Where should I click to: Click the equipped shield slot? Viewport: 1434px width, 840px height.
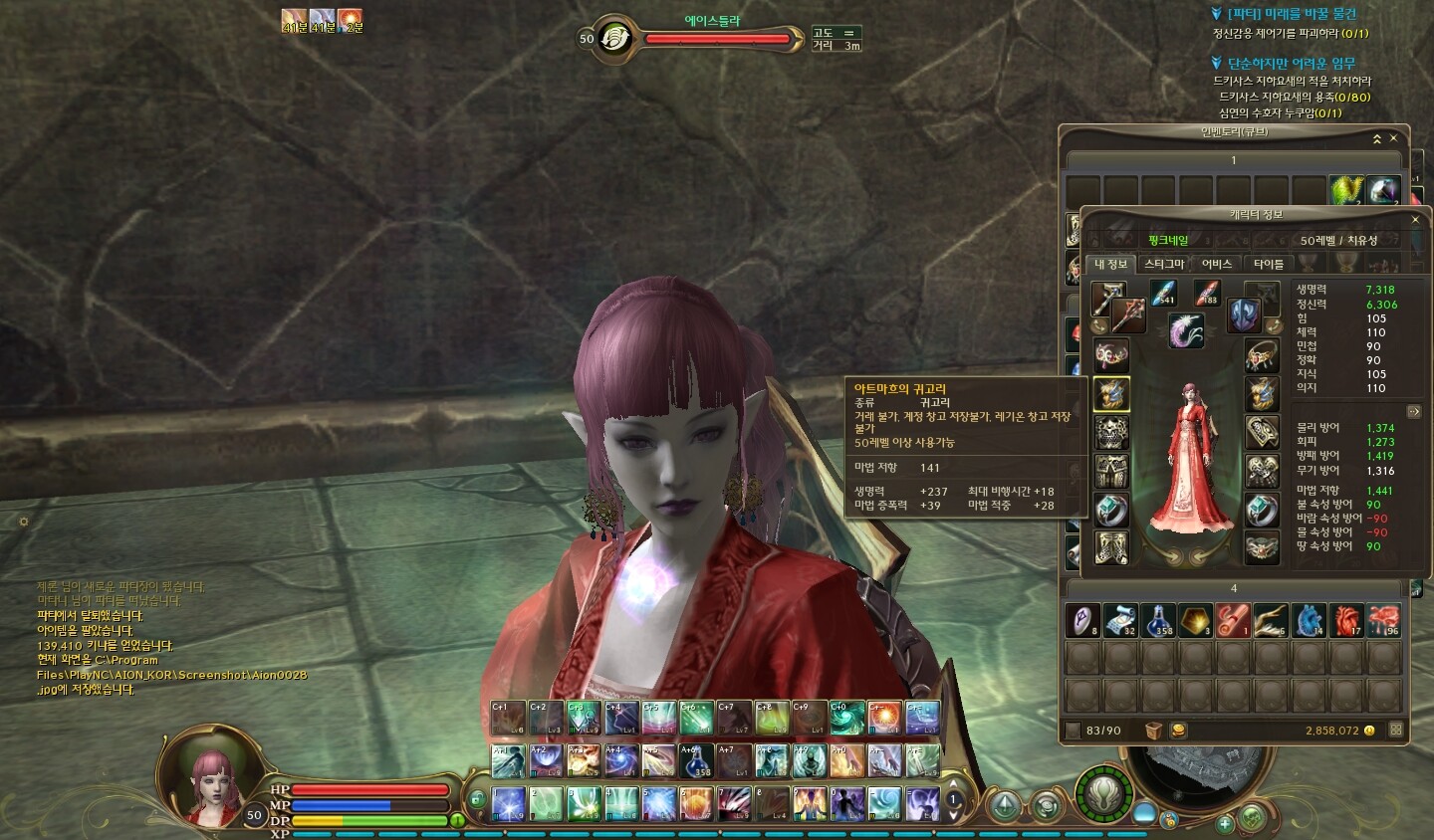[x=1244, y=315]
